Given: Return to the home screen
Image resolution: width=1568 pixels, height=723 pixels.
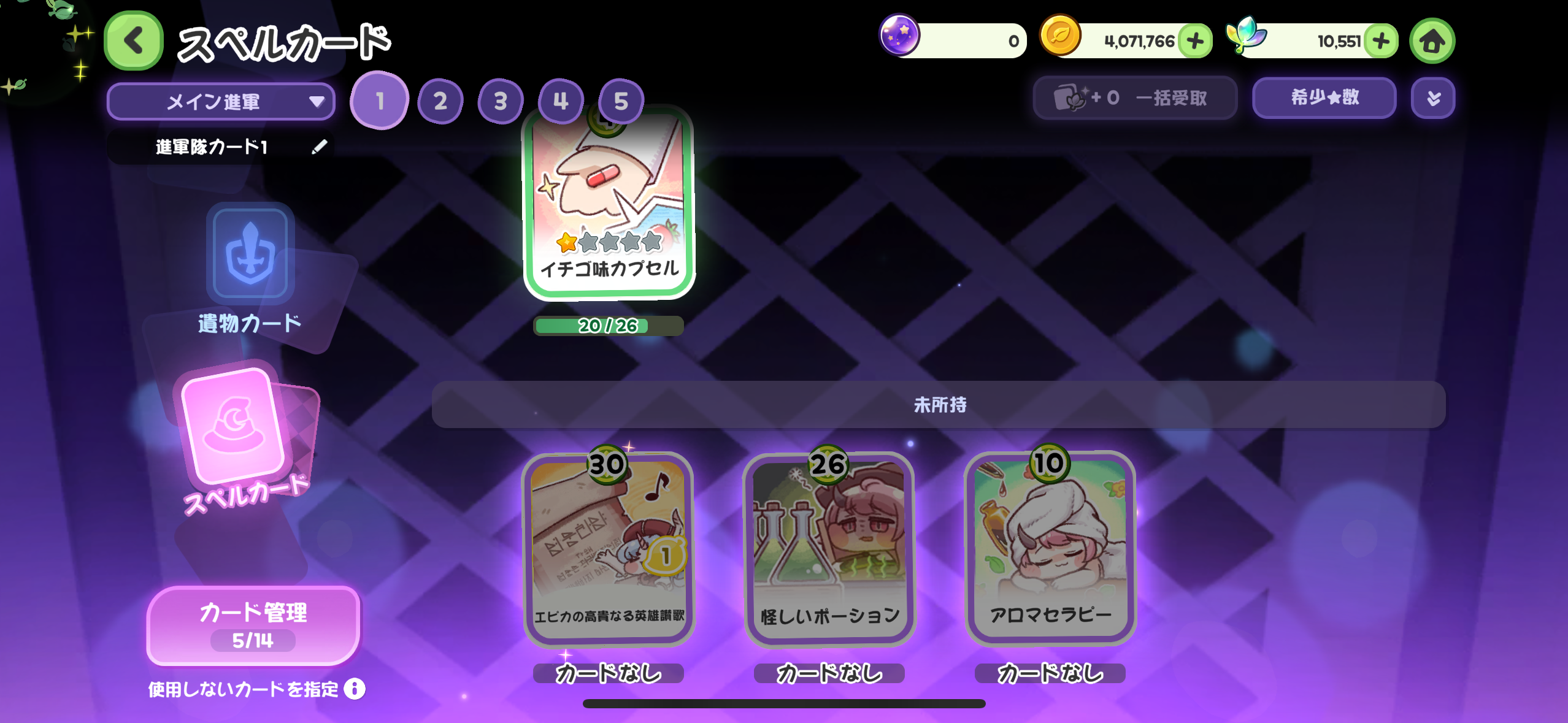Looking at the screenshot, I should pyautogui.click(x=1432, y=41).
